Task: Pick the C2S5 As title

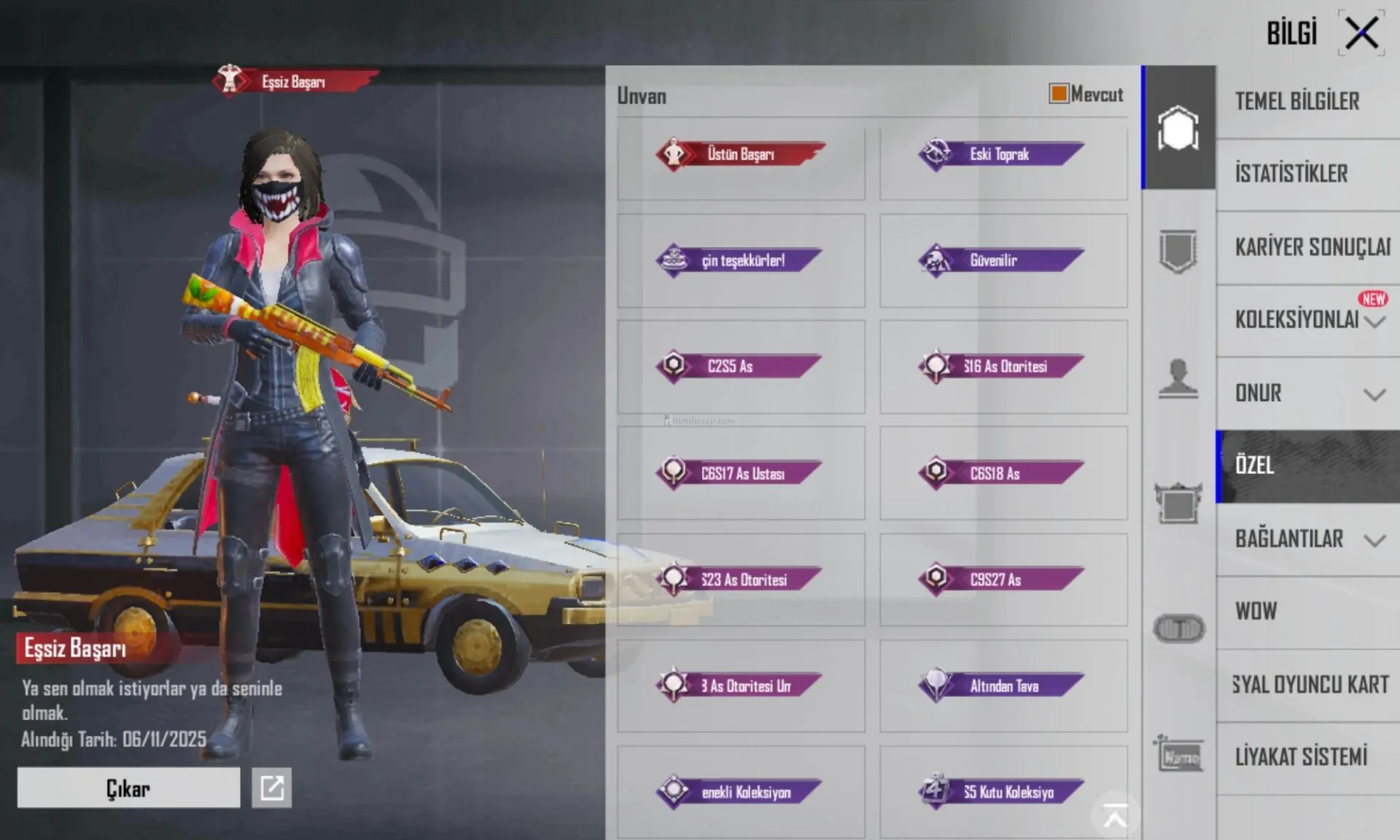Action: click(741, 366)
